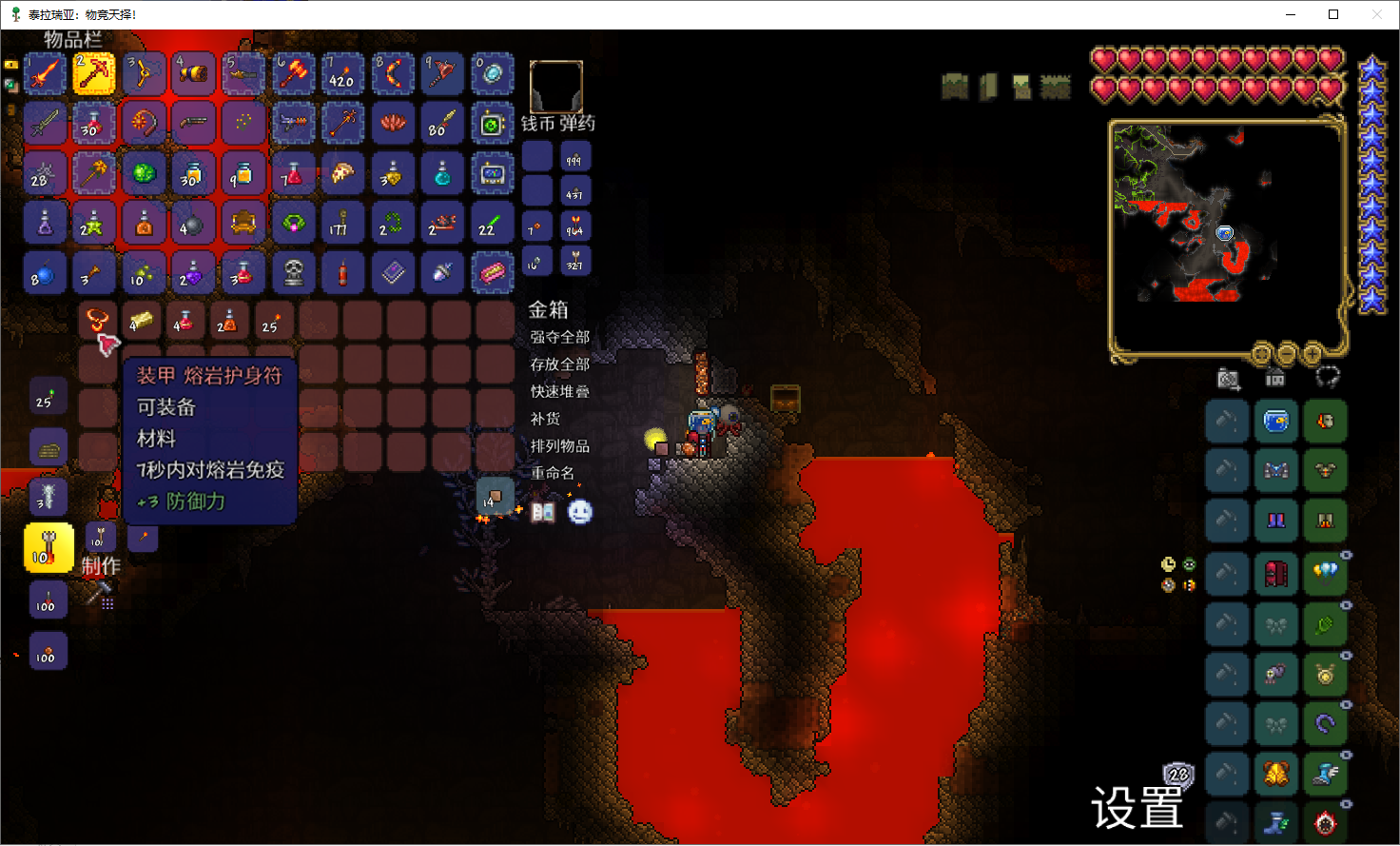Image resolution: width=1400 pixels, height=846 pixels.
Task: Loot all items from the gold chest
Action: coord(560,337)
